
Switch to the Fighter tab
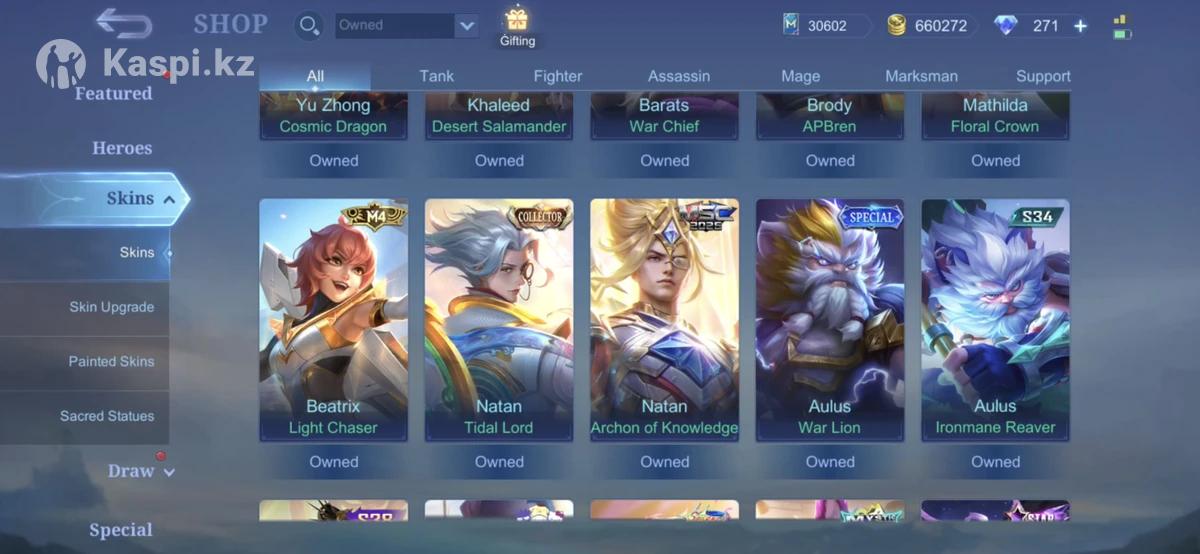point(558,76)
